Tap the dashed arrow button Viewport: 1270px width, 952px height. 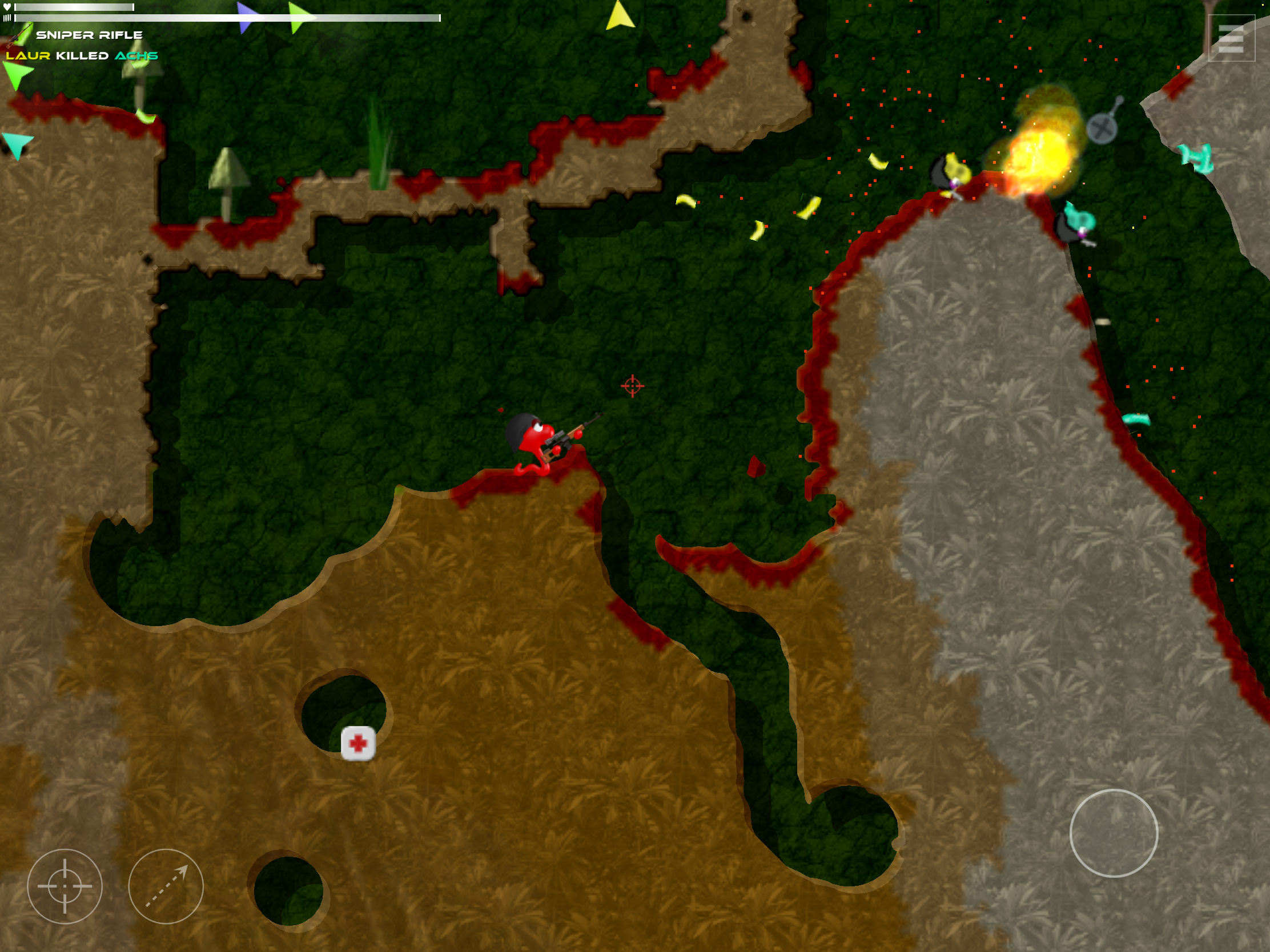point(166,886)
